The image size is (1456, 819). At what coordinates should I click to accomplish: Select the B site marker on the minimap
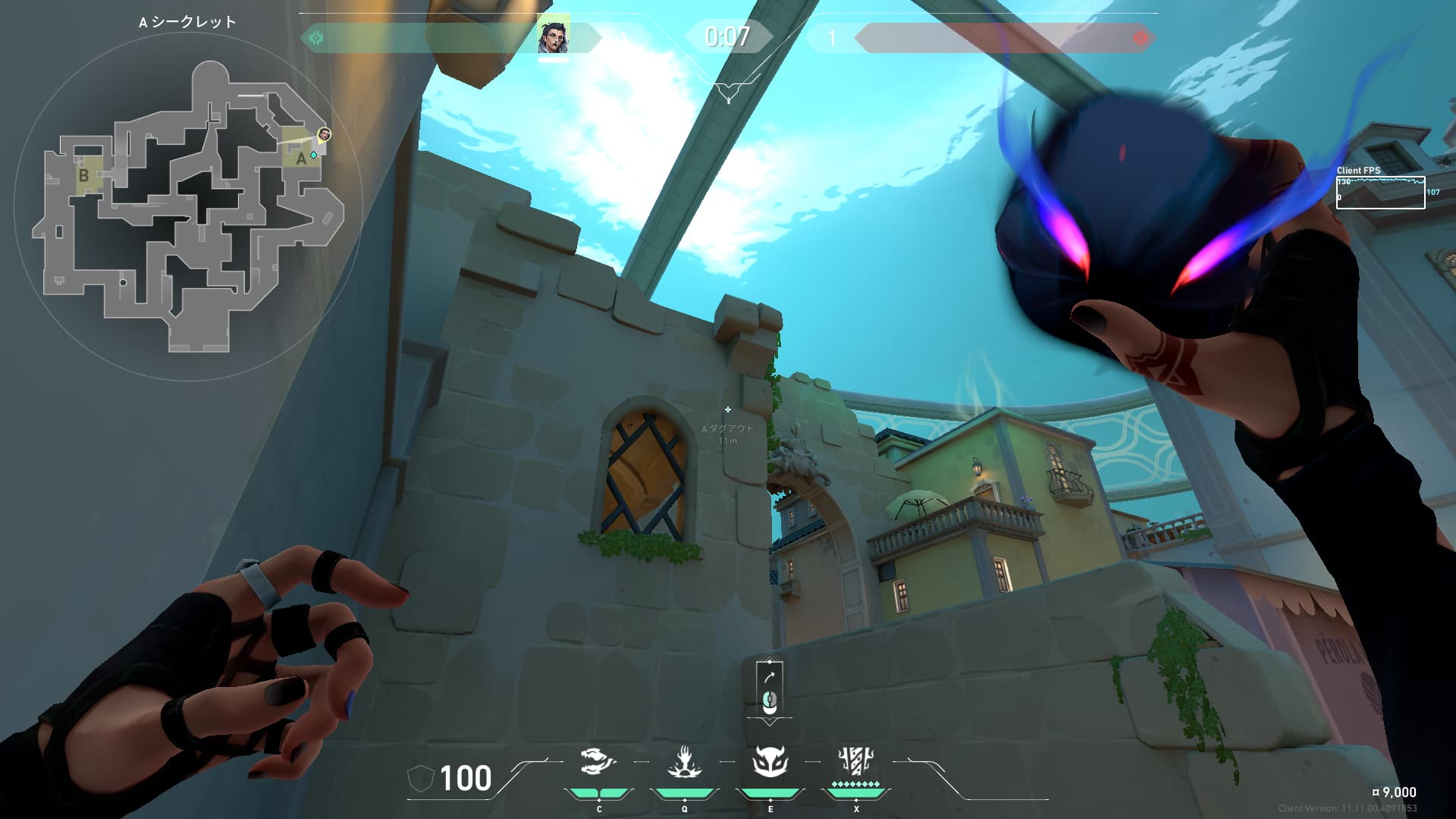84,175
